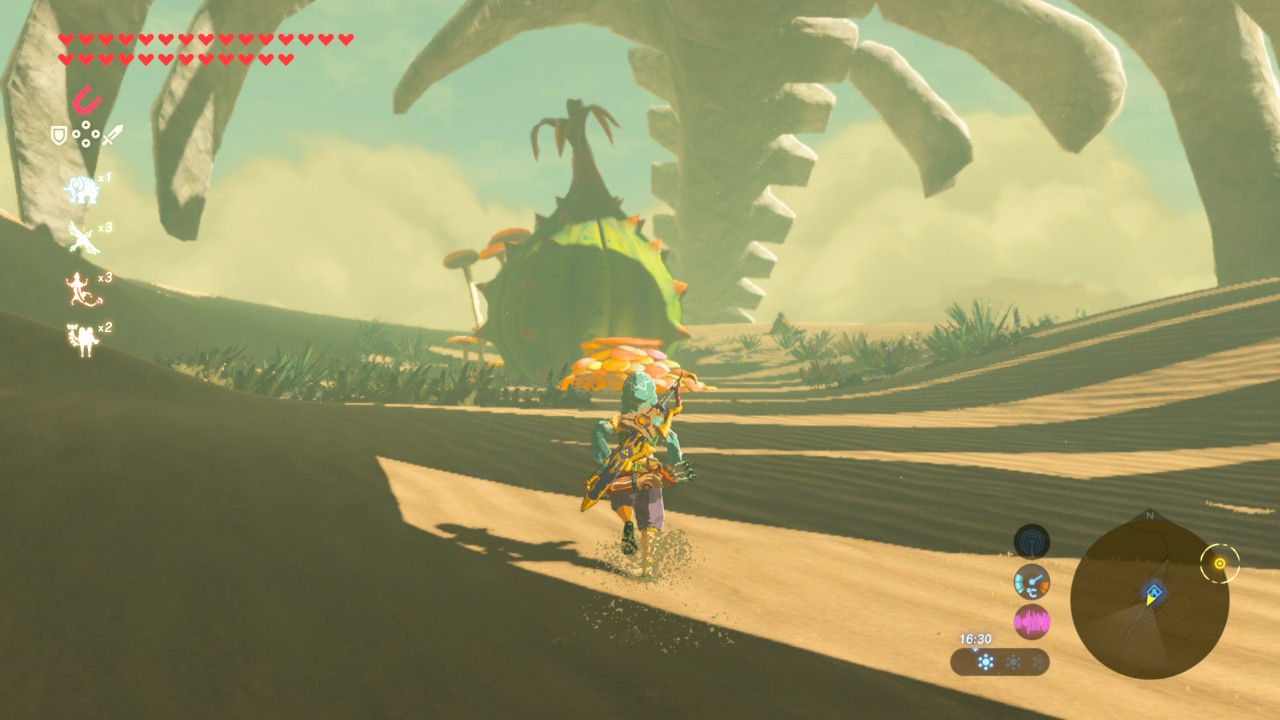Open the circular minimap
Screen dimensions: 1280x720
tap(1149, 599)
